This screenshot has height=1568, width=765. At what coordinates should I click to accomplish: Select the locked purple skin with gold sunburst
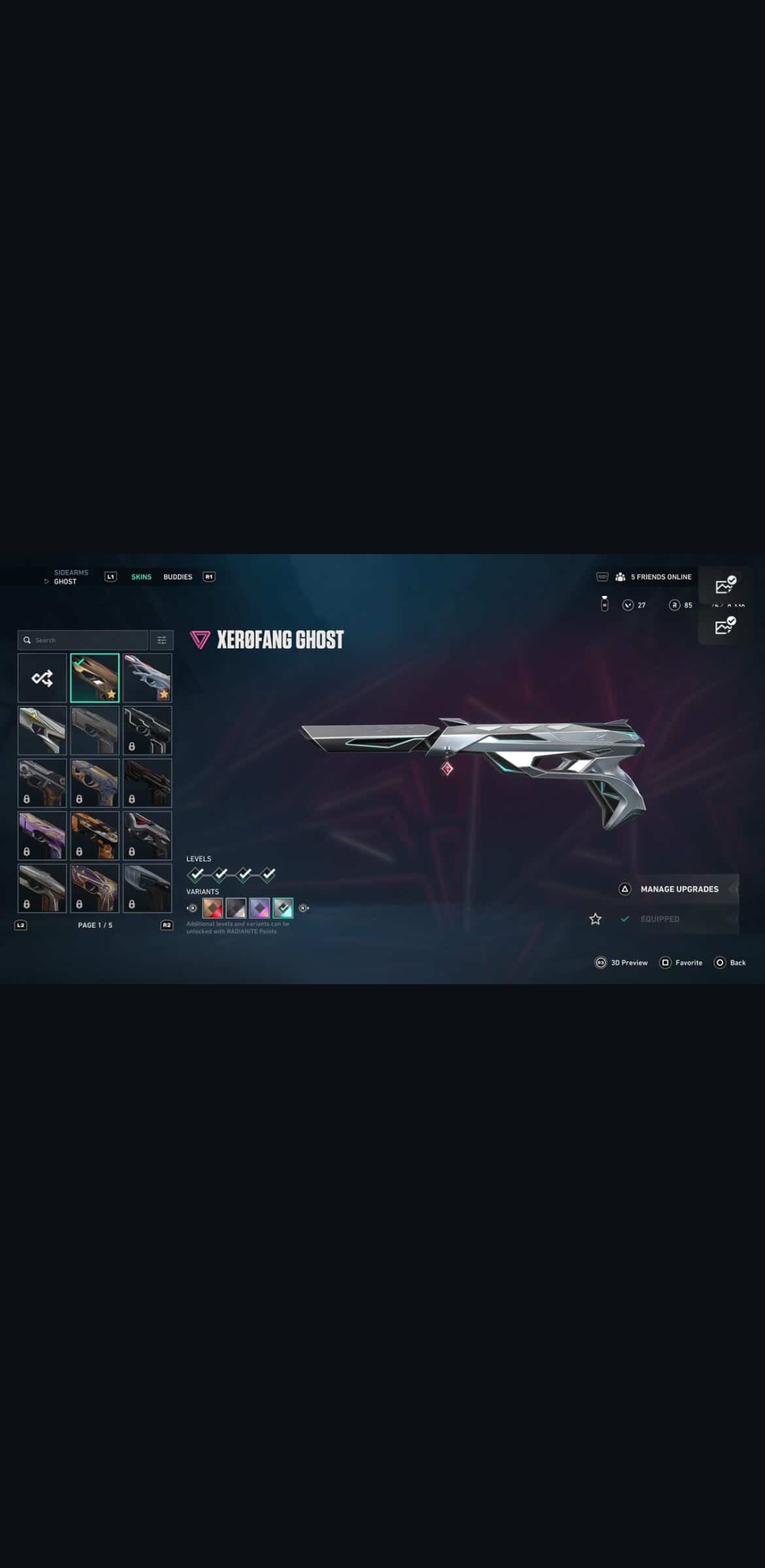(95, 888)
